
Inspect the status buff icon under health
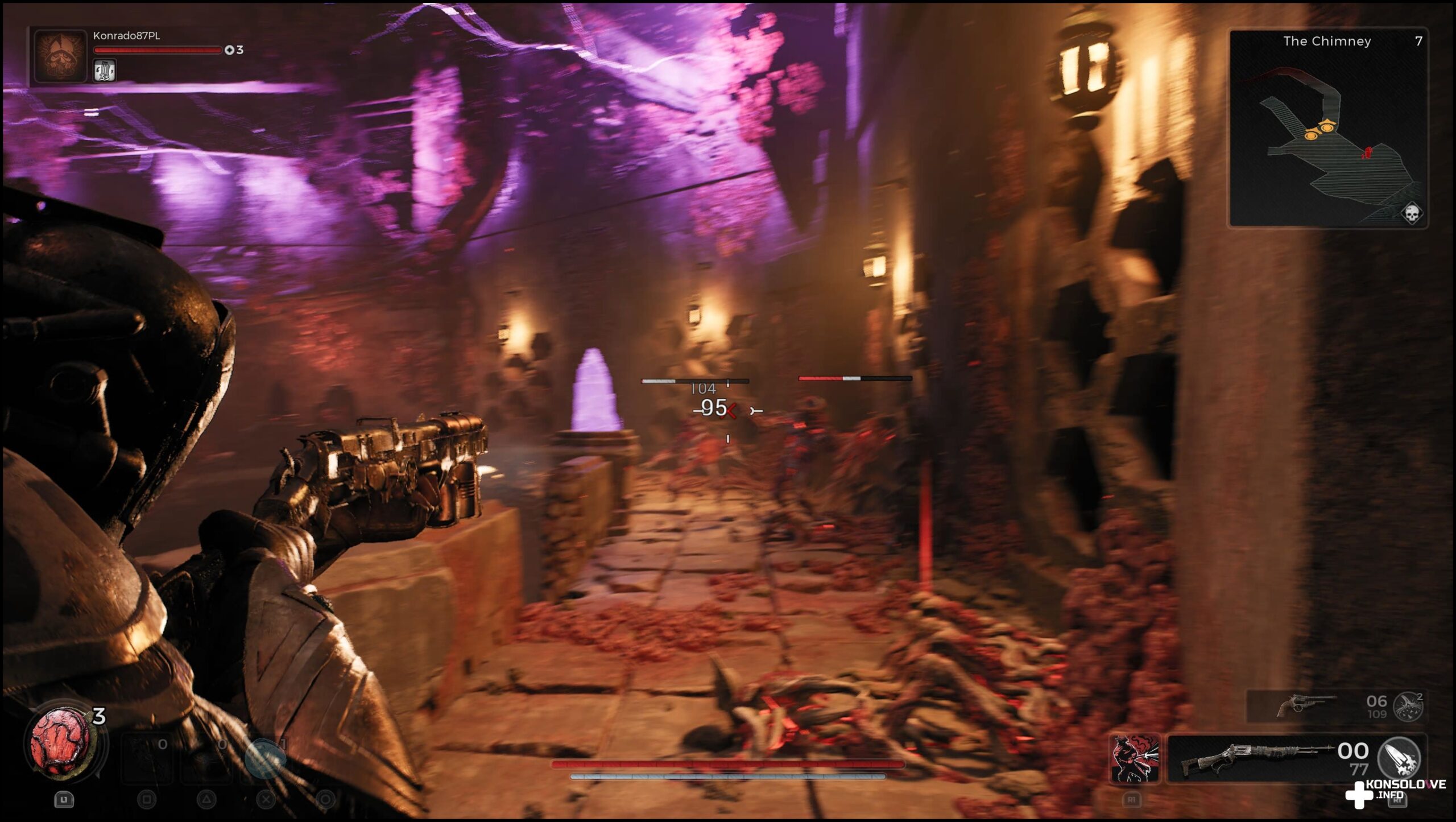pyautogui.click(x=105, y=71)
